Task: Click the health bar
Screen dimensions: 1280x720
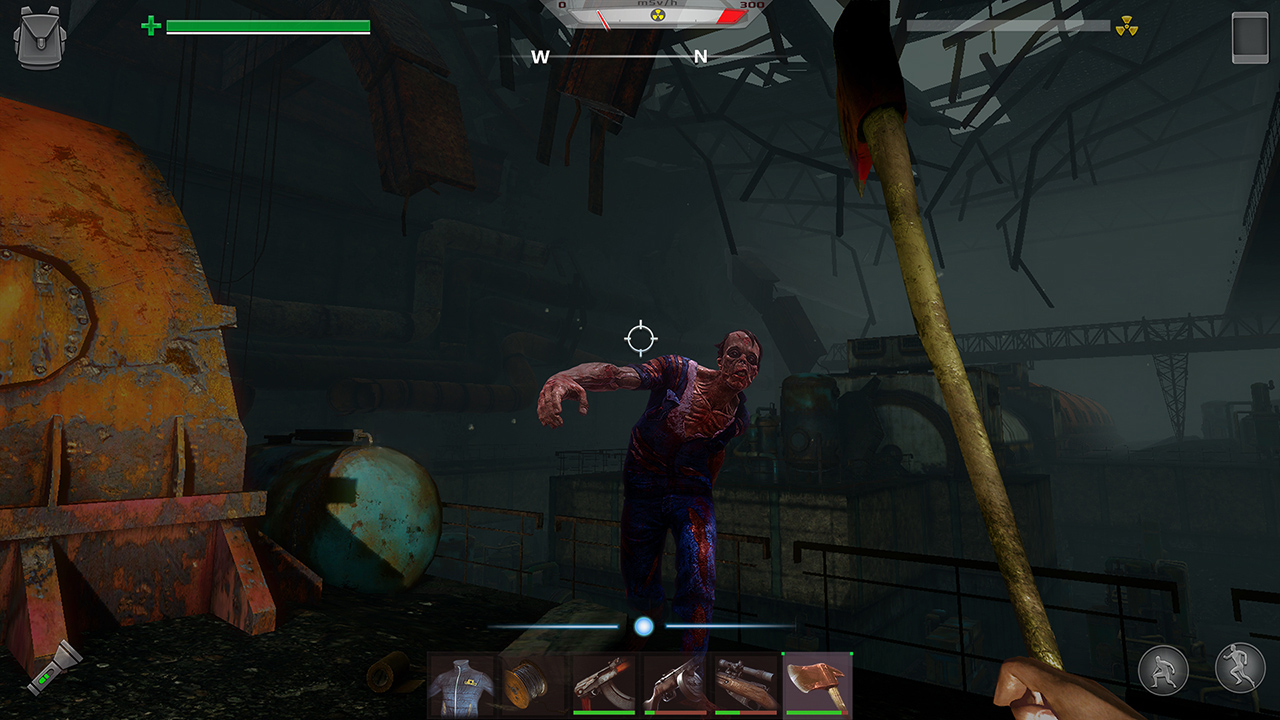Action: coord(270,24)
